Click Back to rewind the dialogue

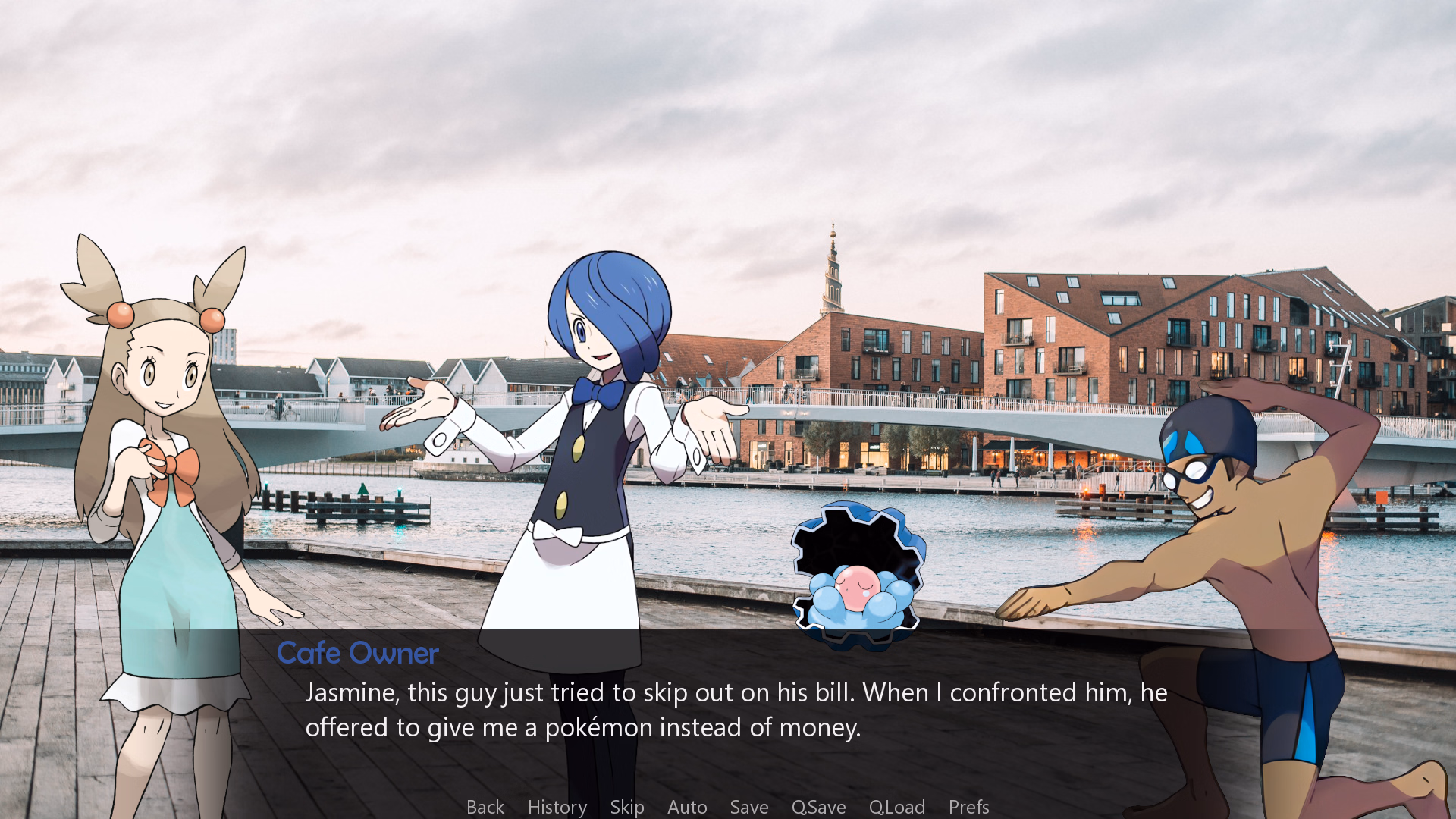click(x=485, y=807)
